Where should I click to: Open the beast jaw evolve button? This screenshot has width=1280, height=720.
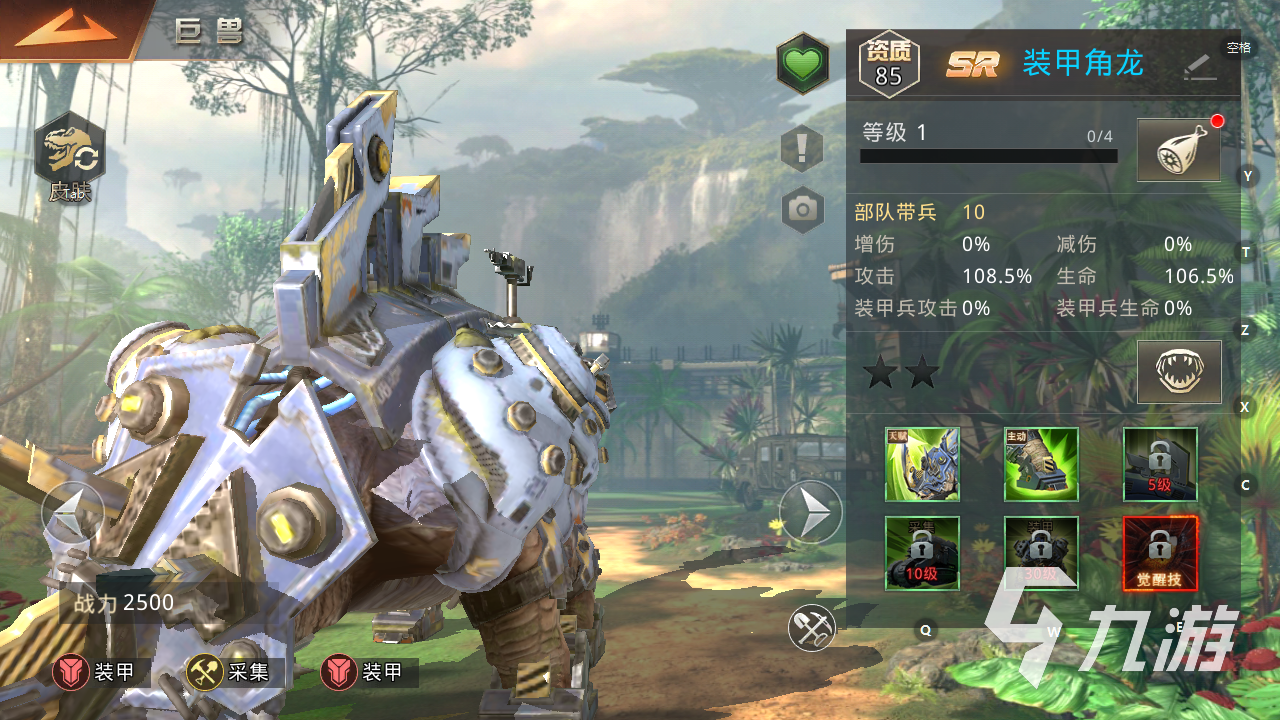[1179, 372]
